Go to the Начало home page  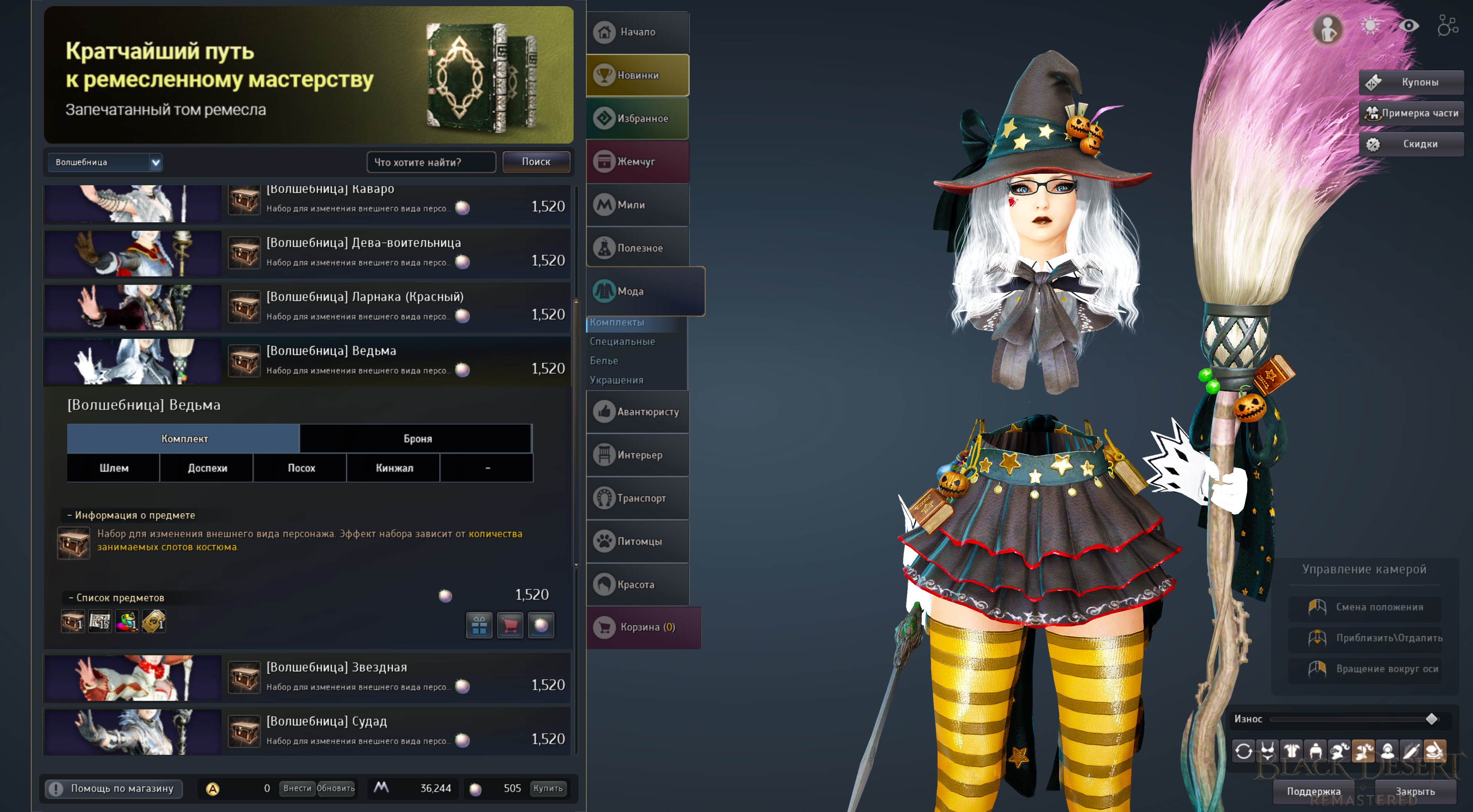pos(638,32)
